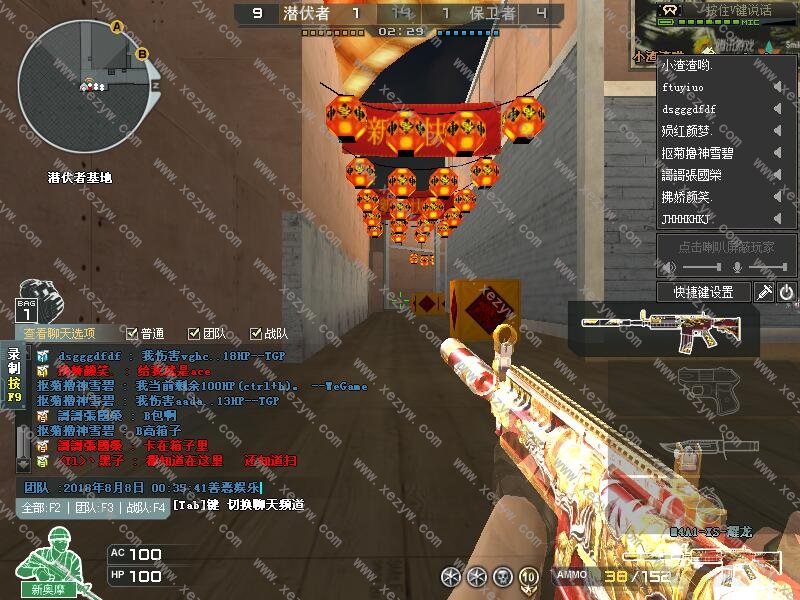Mute player ftuyiuo's speaker icon
Screen dimensions: 800x600
(777, 87)
